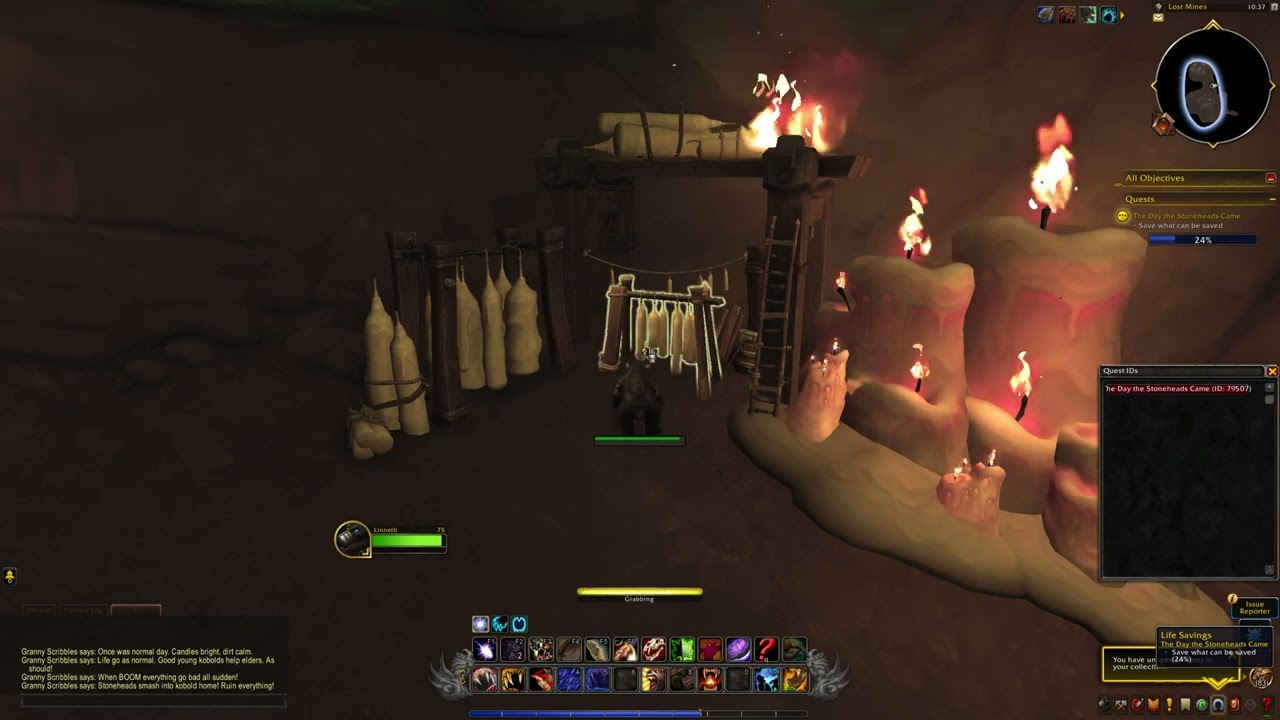This screenshot has width=1280, height=720.
Task: Use the red skull bite ability
Action: point(654,650)
